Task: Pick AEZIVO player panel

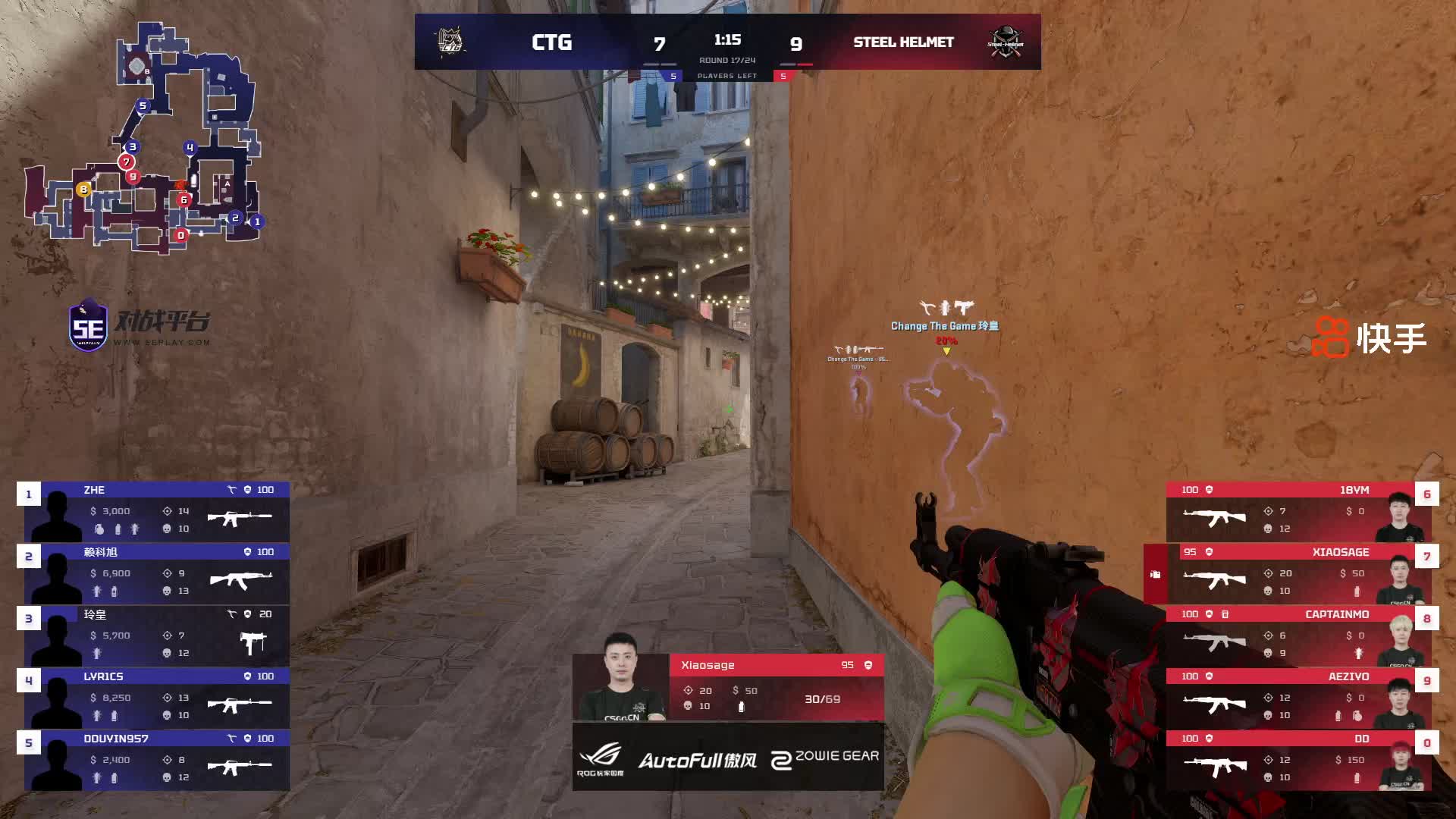Action: (1297, 698)
